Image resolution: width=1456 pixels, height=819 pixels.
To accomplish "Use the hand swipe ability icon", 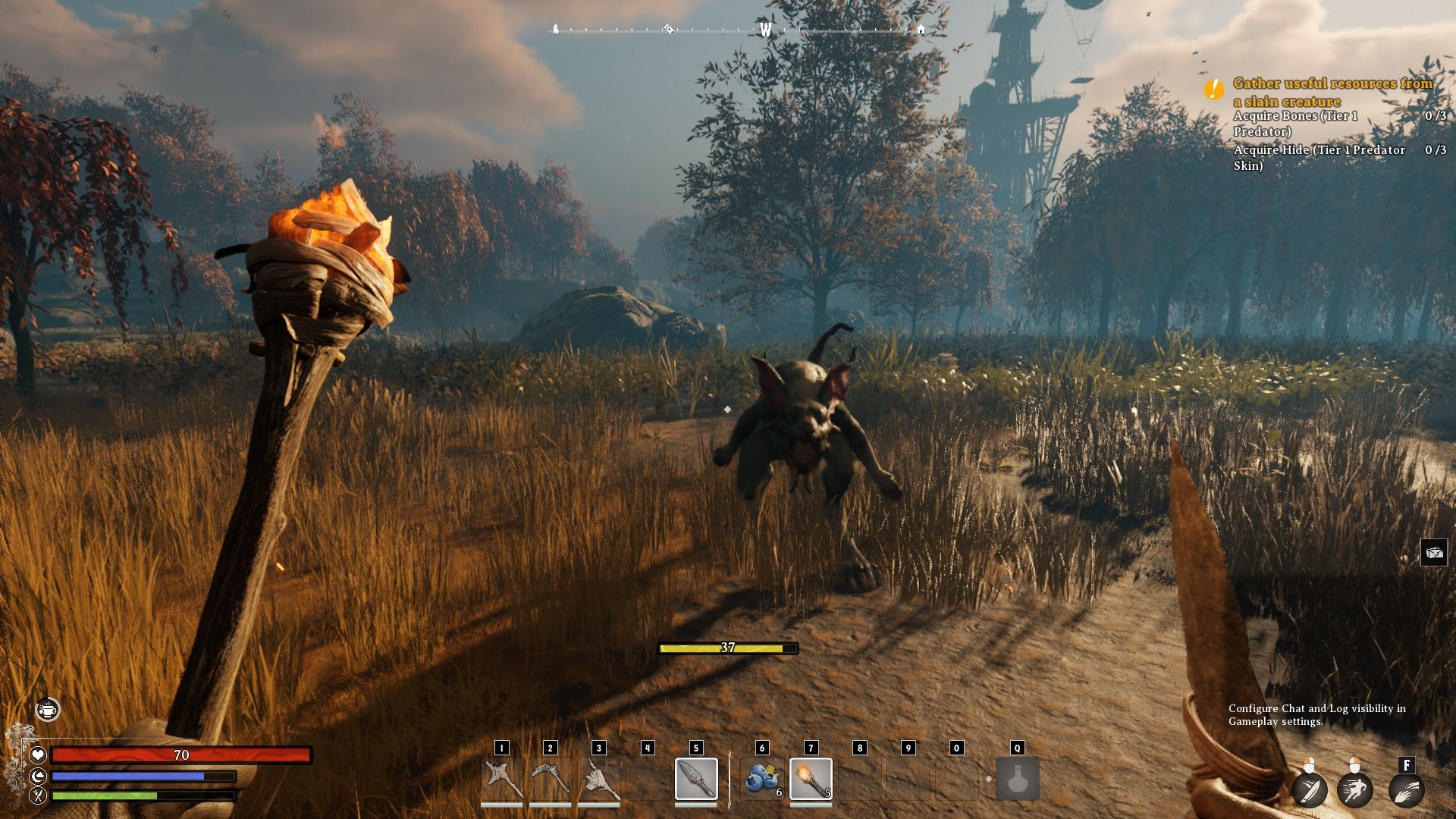I will [1406, 789].
